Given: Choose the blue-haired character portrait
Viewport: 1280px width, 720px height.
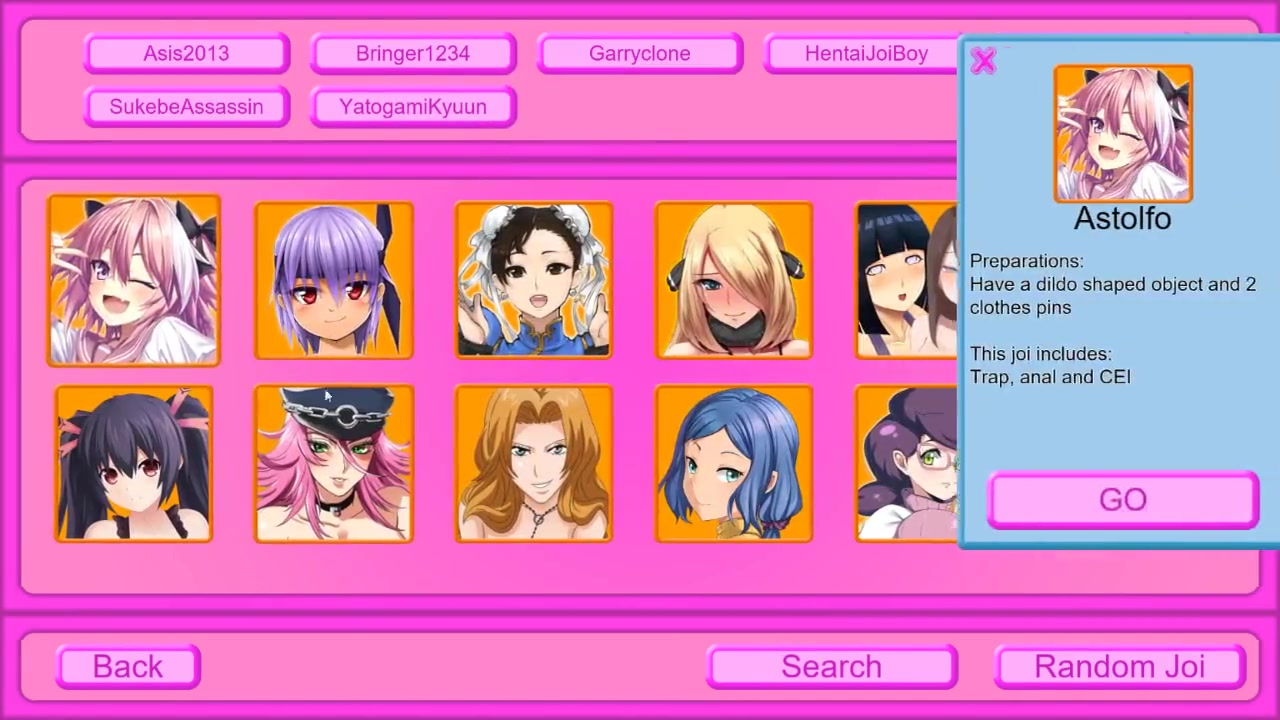Looking at the screenshot, I should pyautogui.click(x=734, y=464).
